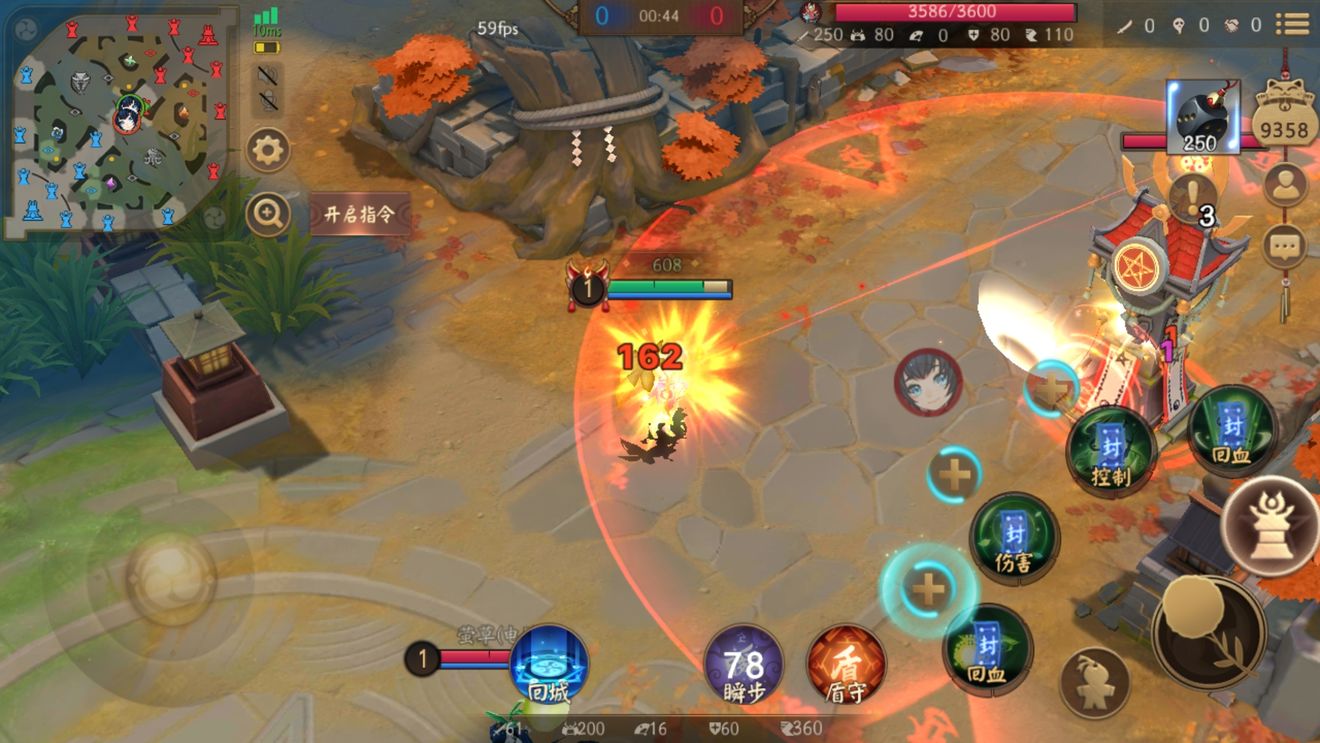Screen dimensions: 1320x743
Task: Open the hamburger menu at top right
Action: pyautogui.click(x=1293, y=23)
